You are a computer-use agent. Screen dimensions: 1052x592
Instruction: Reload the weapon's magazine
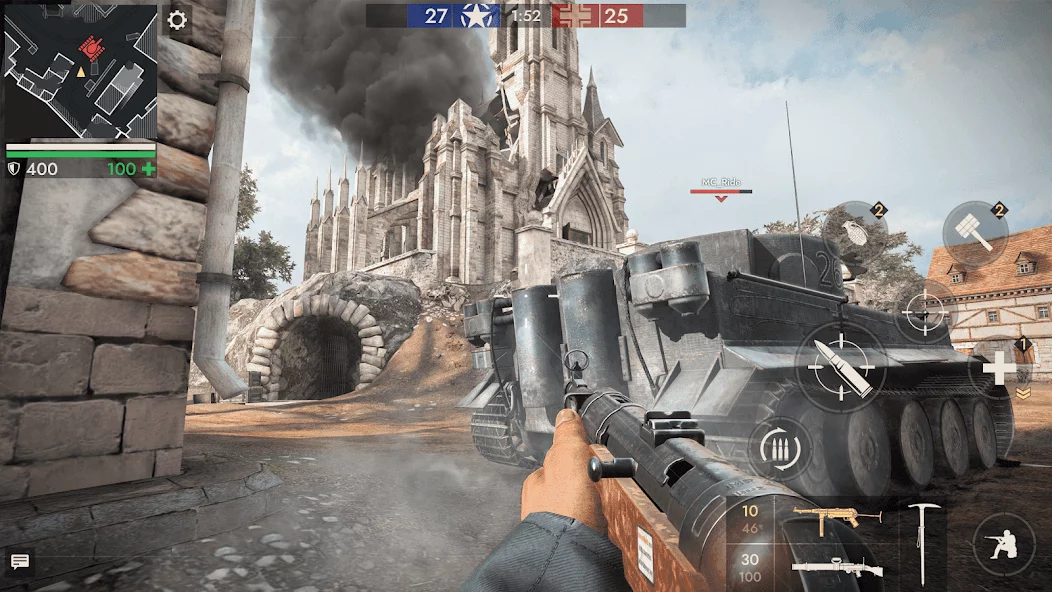(x=779, y=449)
